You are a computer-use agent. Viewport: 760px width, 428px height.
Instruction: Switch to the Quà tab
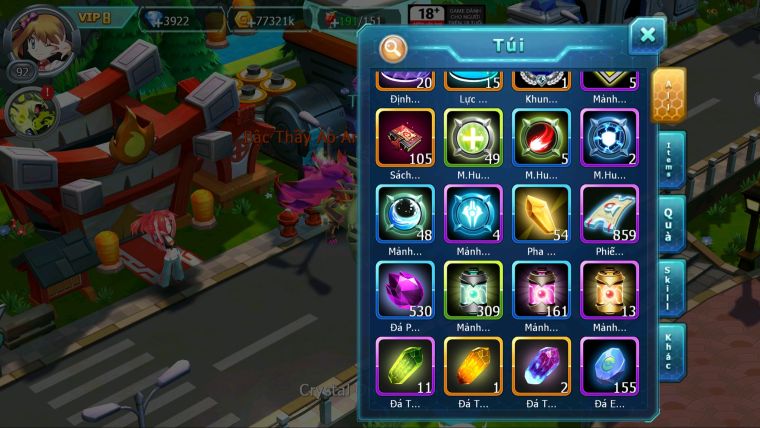point(670,222)
